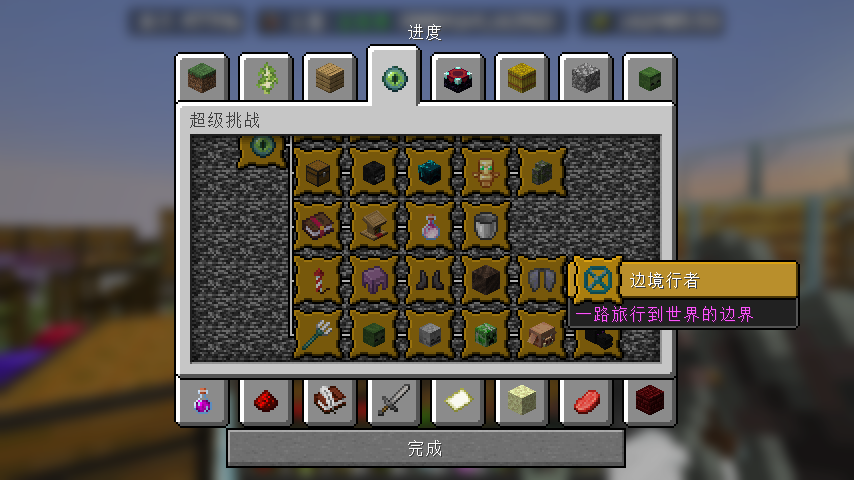Select the hay bale tab

(x=522, y=78)
